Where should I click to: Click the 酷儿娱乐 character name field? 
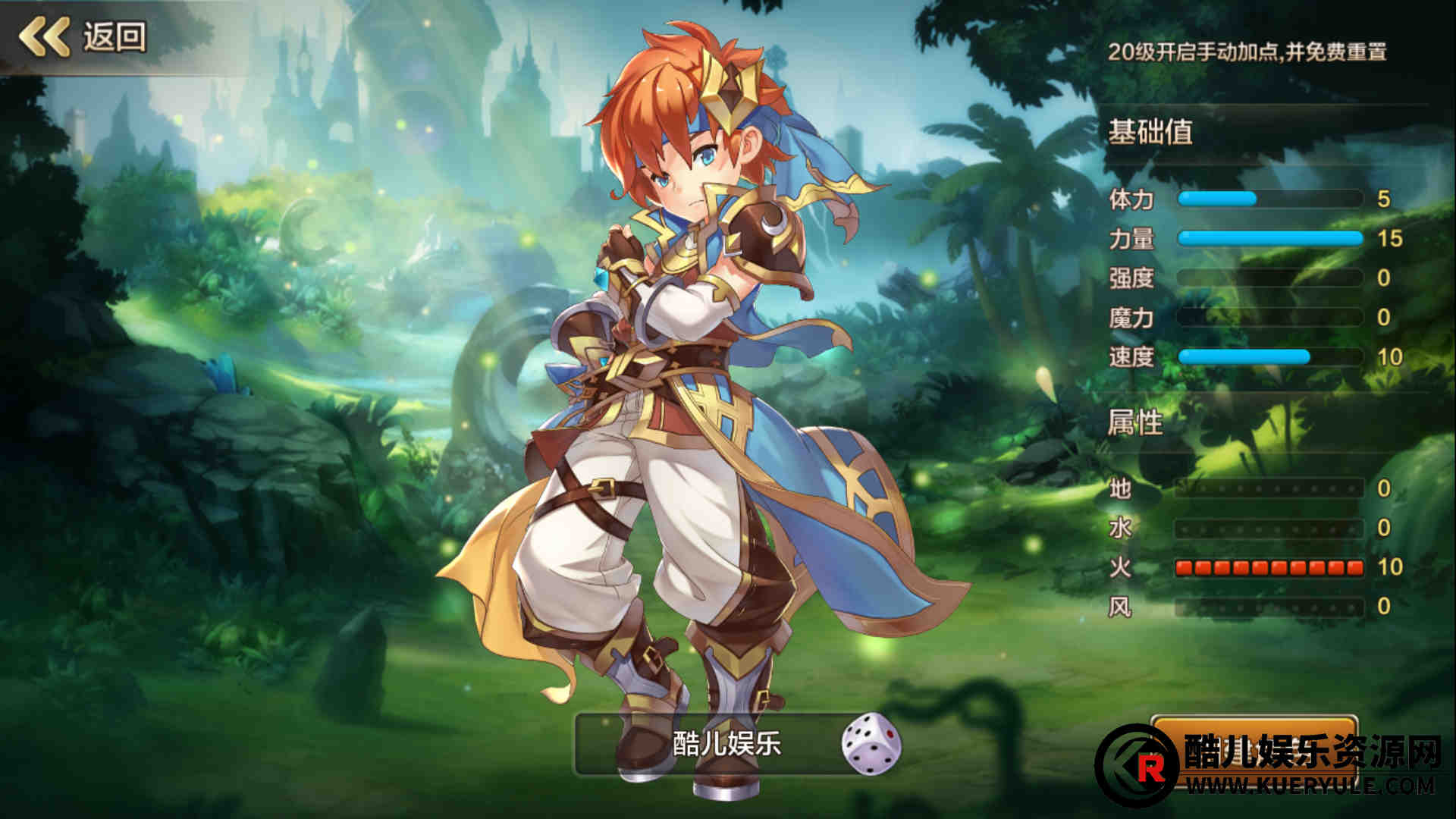709,744
